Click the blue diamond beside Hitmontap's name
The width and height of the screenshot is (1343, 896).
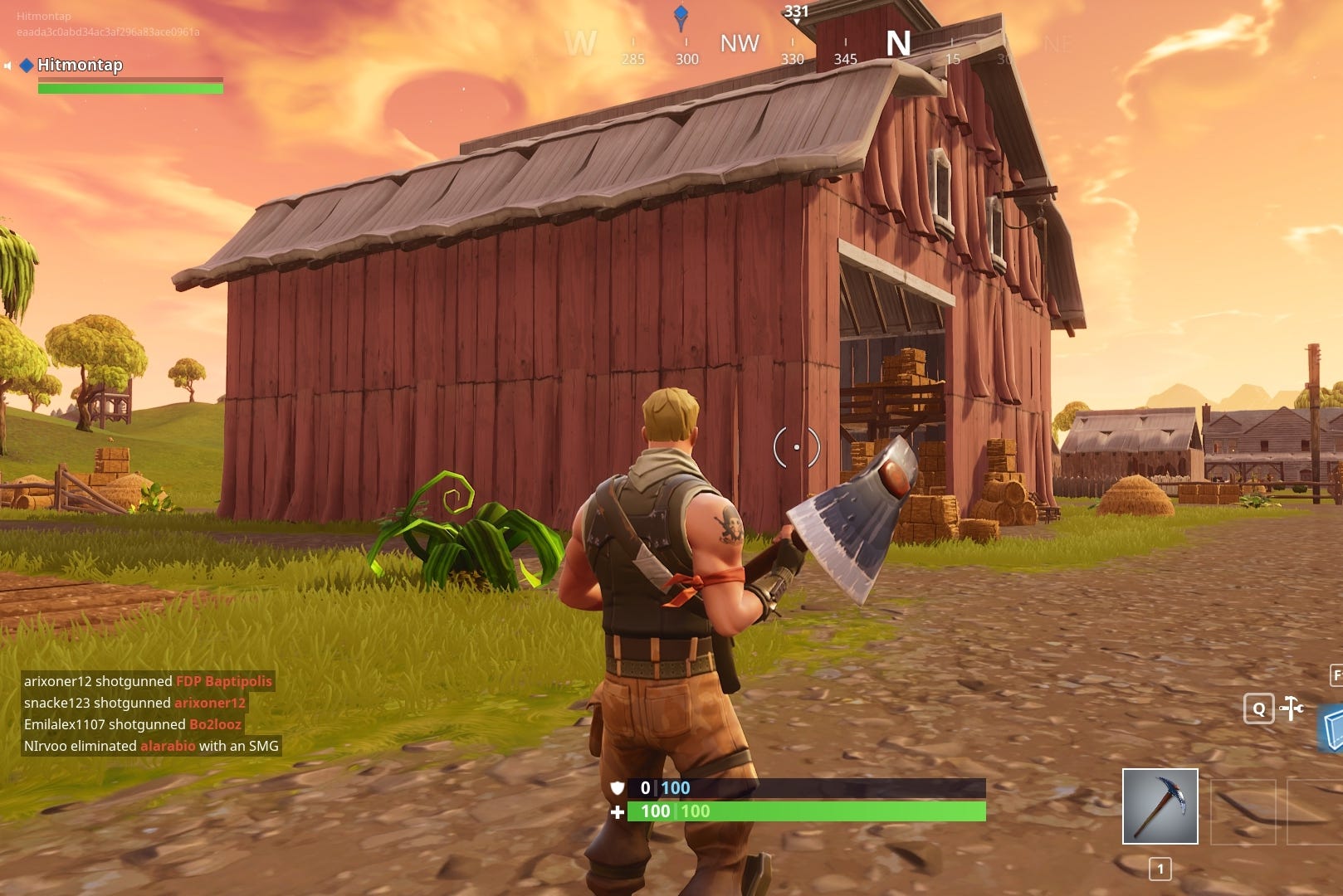coord(27,64)
